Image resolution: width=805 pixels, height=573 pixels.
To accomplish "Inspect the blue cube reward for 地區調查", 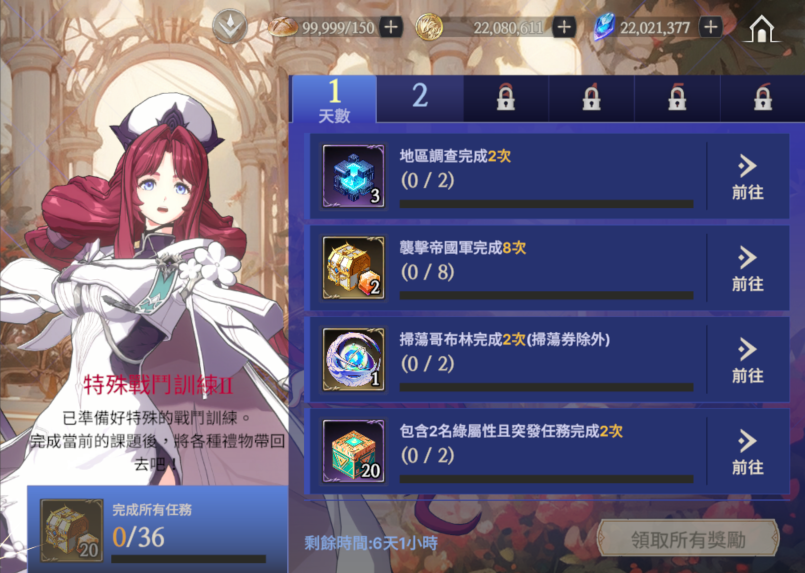I will point(353,176).
